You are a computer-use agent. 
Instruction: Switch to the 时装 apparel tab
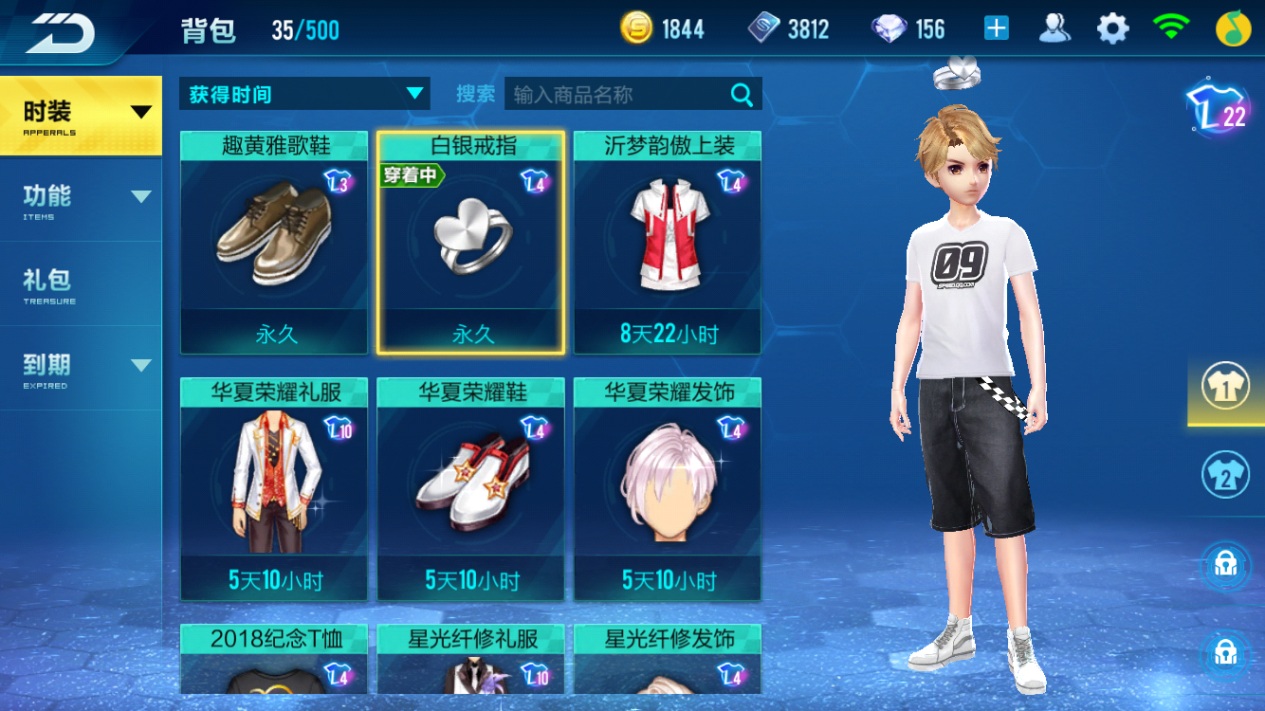coord(80,115)
